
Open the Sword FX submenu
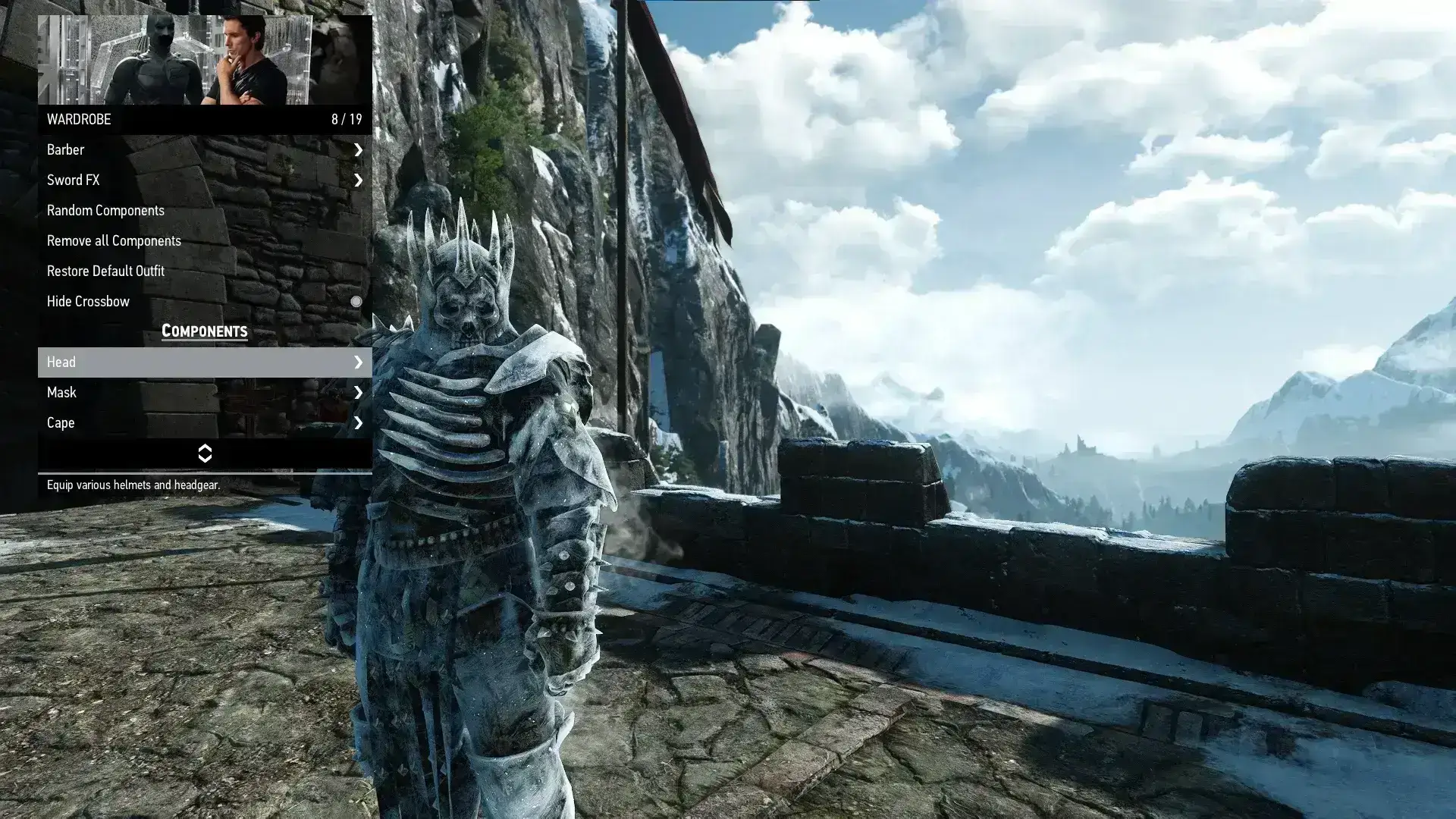[x=204, y=180]
